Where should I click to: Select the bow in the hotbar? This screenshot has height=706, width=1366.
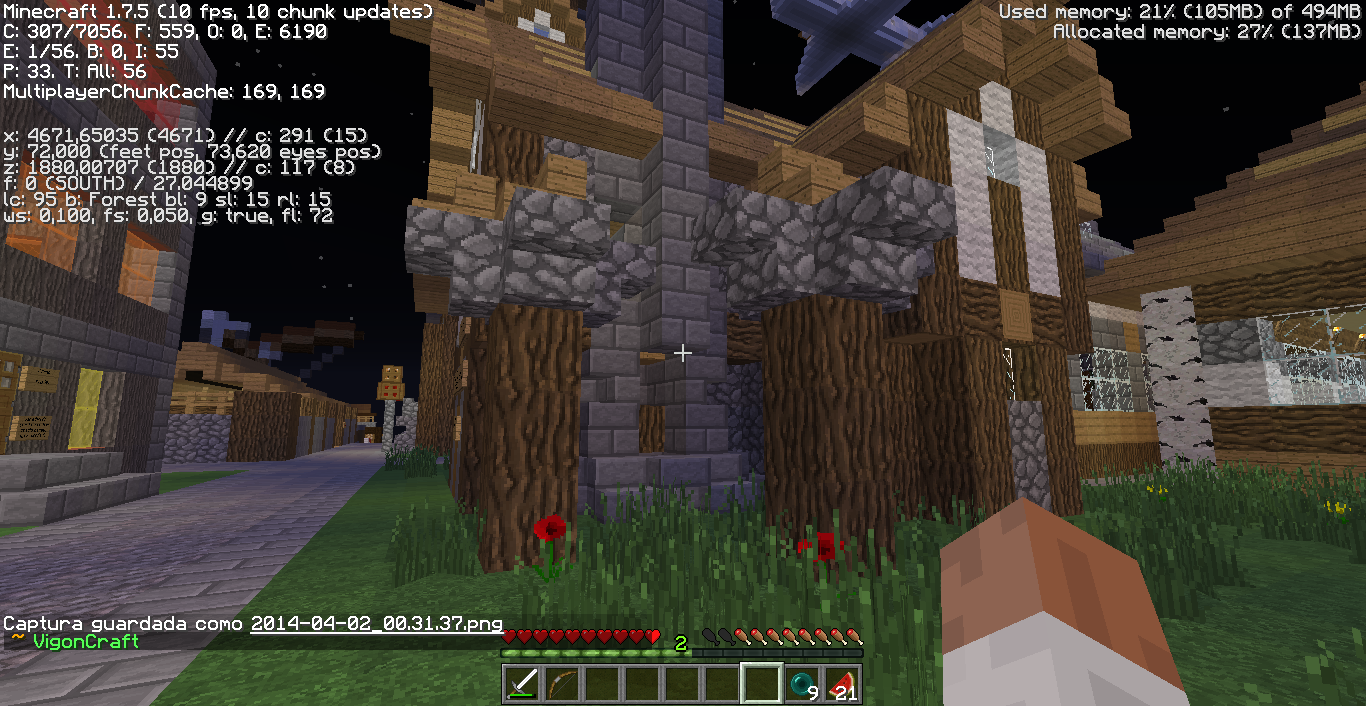point(562,684)
